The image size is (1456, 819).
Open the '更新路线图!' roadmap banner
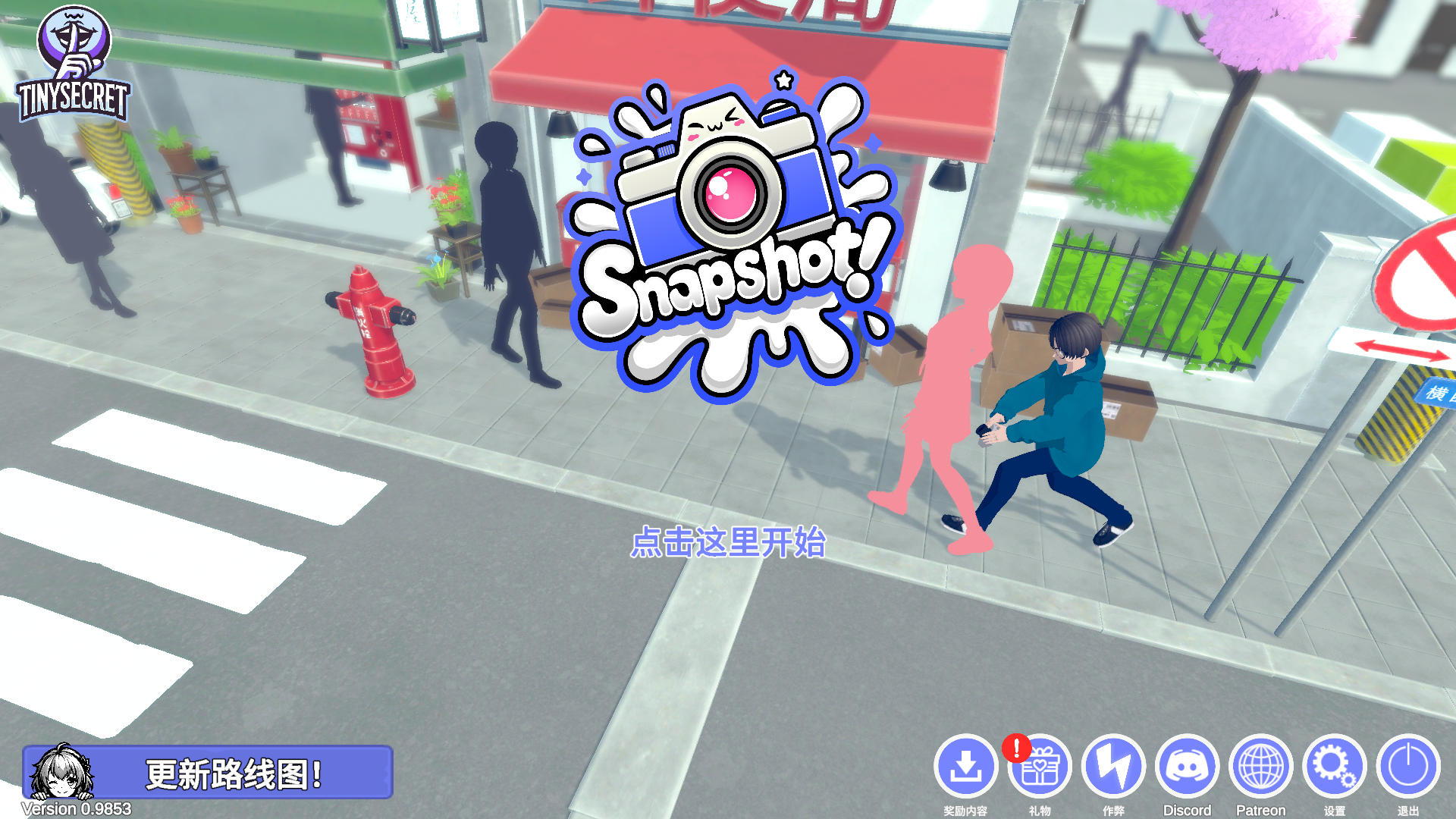point(208,773)
